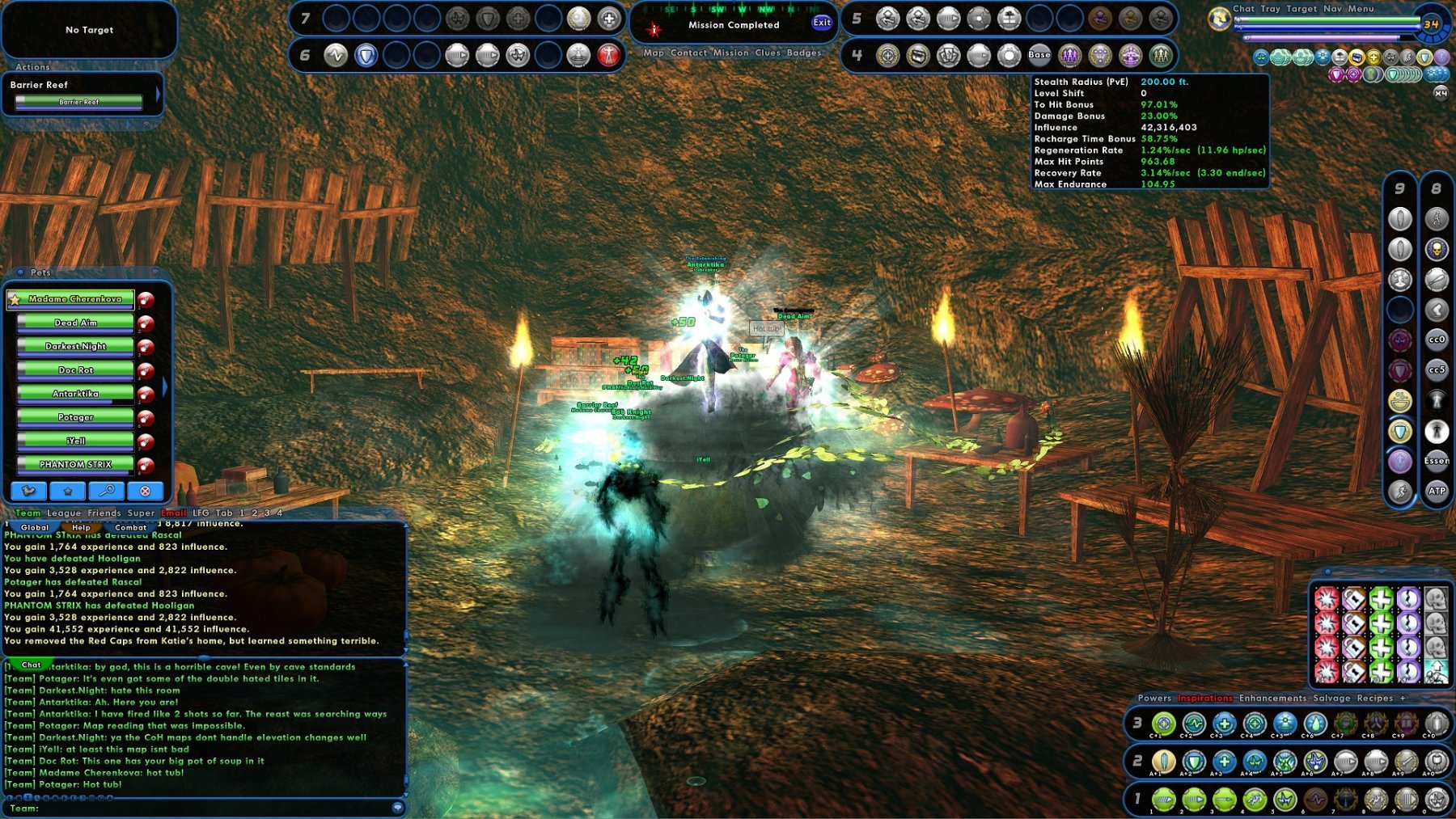Open the Map tab in nav window
The height and width of the screenshot is (819, 1456).
(654, 53)
